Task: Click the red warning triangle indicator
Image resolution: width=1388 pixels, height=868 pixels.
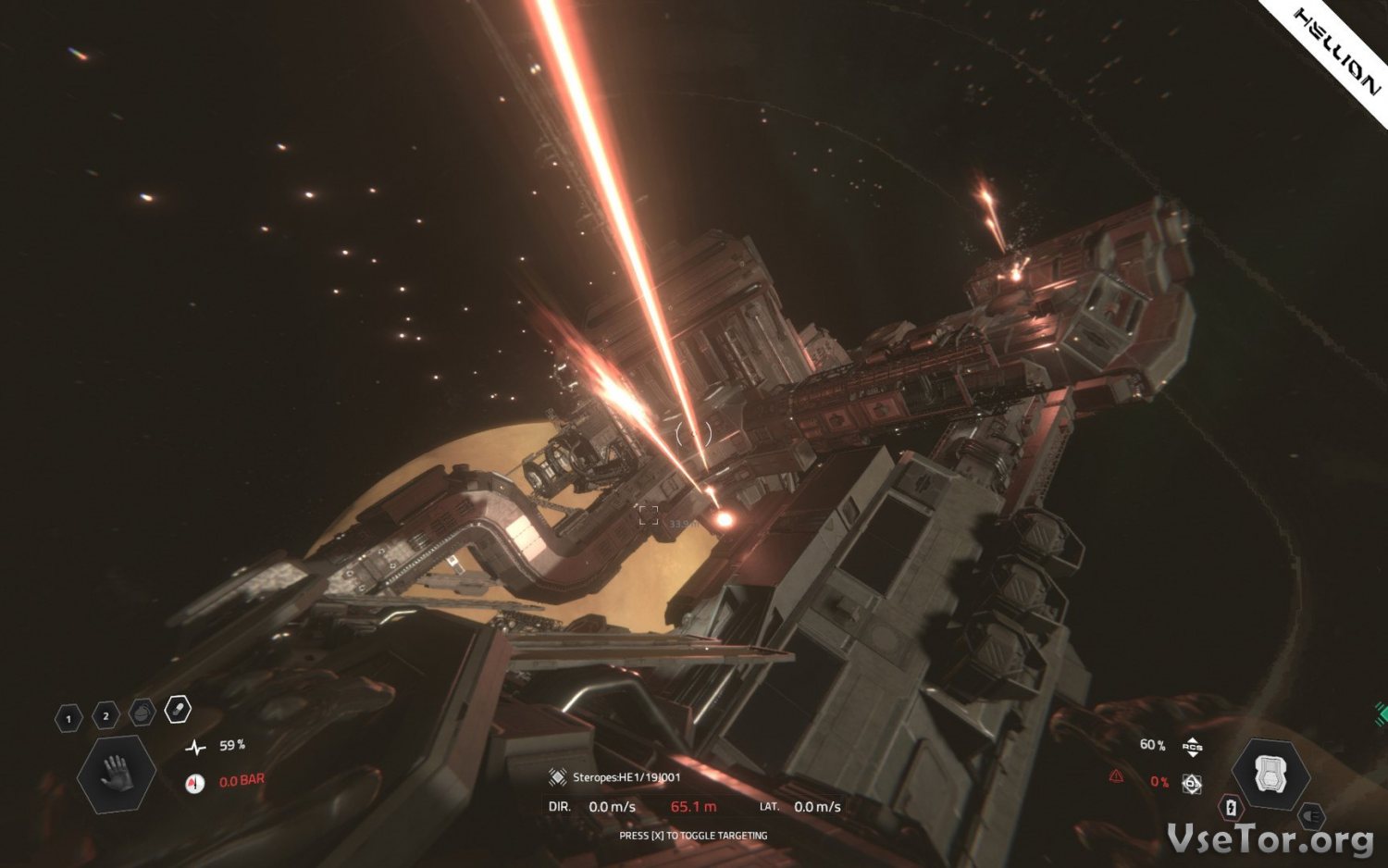Action: (1117, 776)
